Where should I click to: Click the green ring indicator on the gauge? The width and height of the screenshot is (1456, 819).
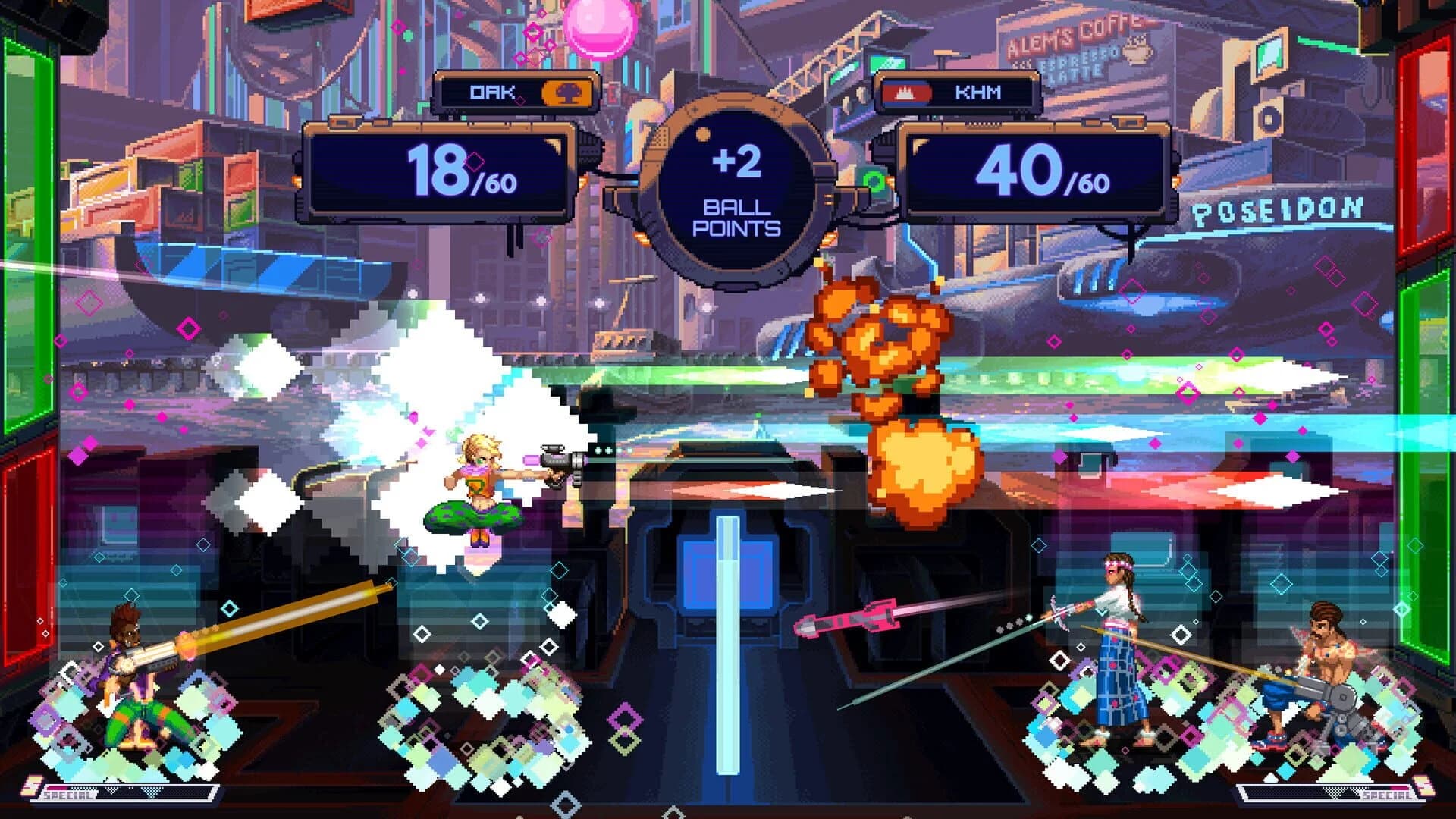(874, 181)
